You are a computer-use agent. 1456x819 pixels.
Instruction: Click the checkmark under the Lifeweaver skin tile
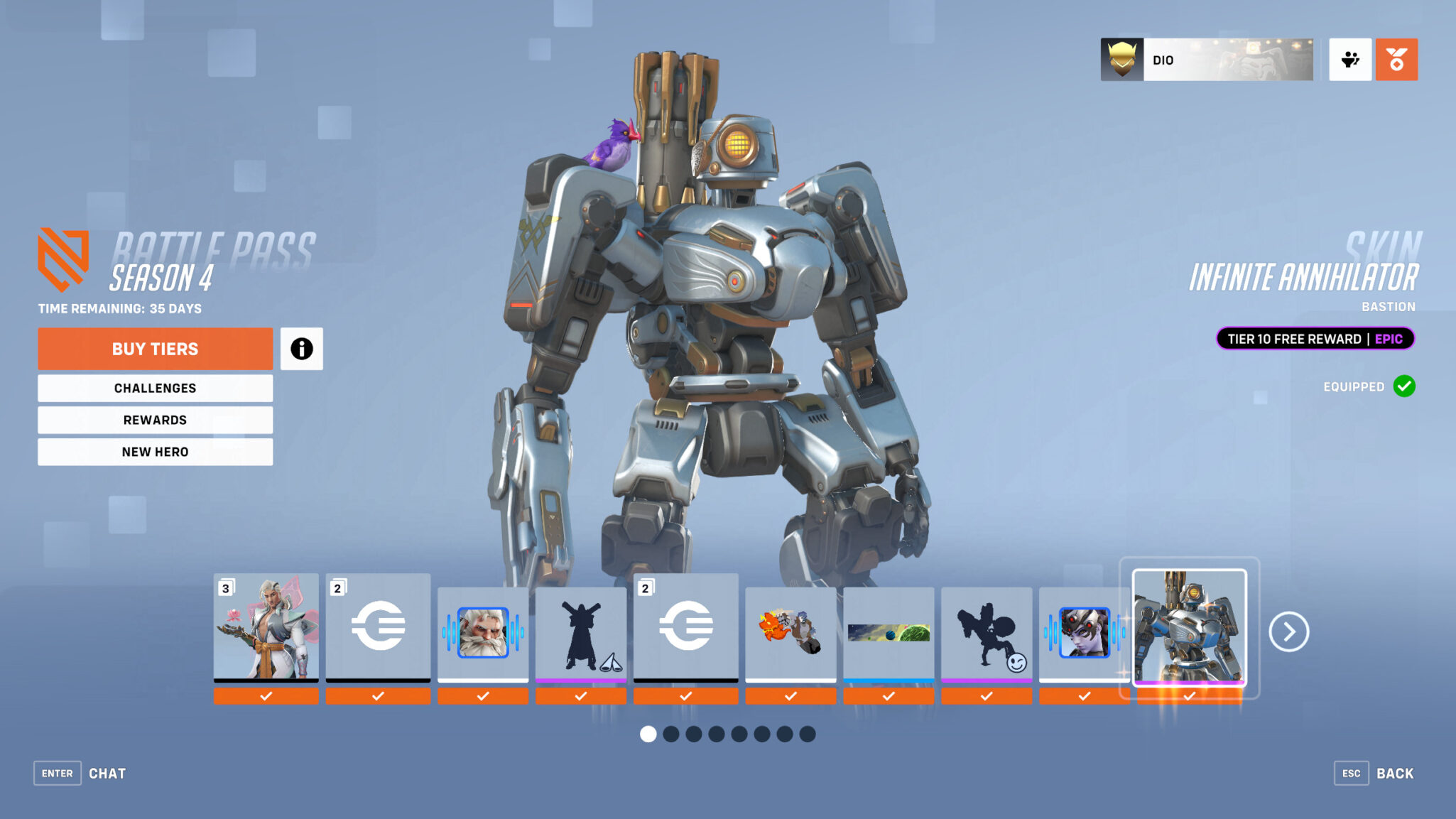pyautogui.click(x=266, y=696)
